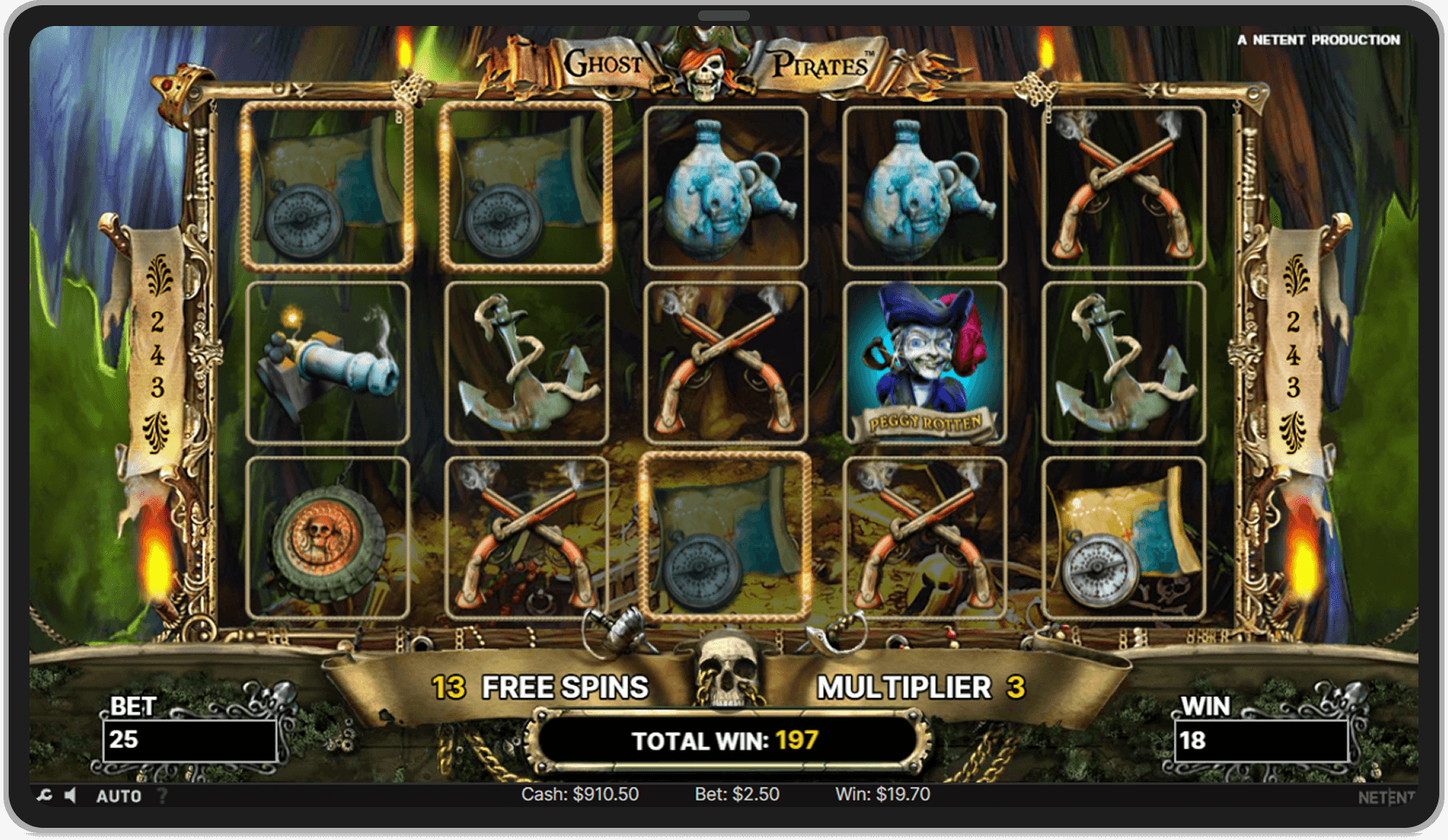
Task: Click the crossed pistols symbol on the center reel
Action: coord(725,360)
